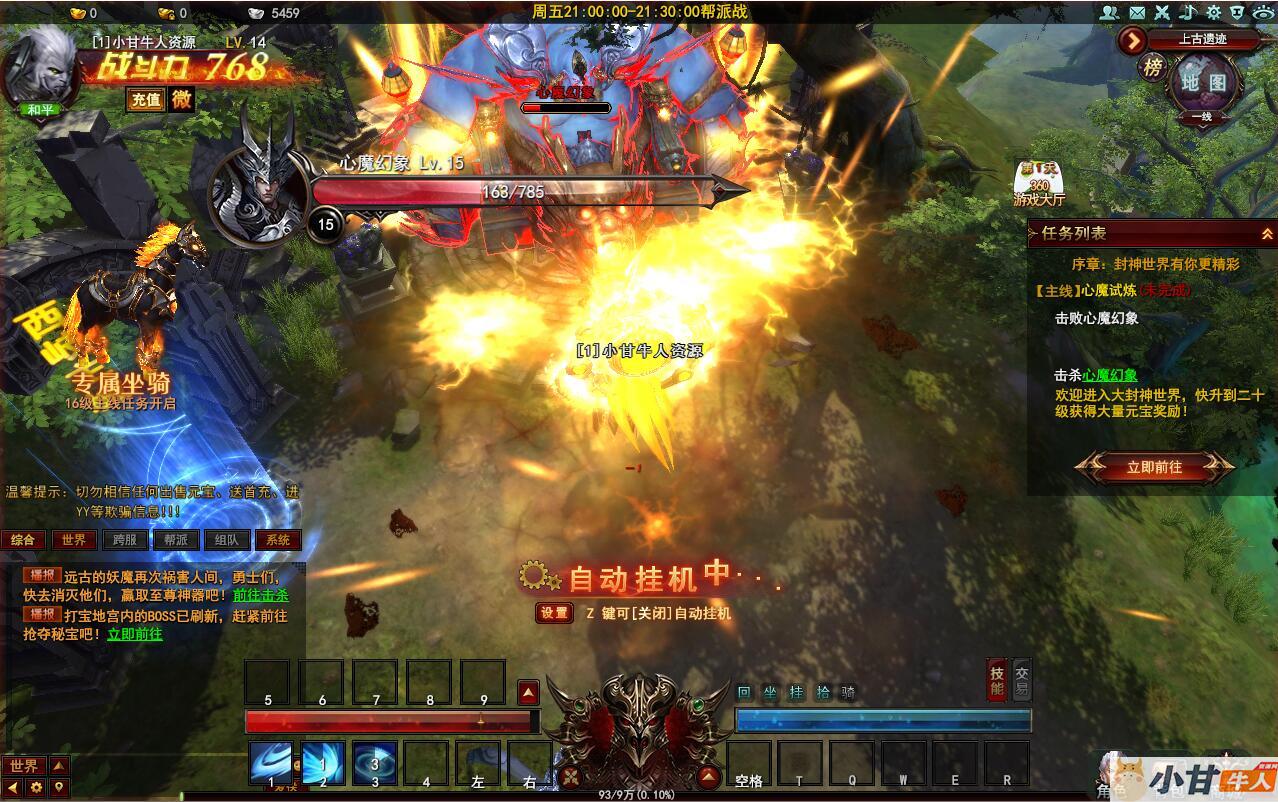Screen dimensions: 1278x802
Task: Click the 充值 recharge button
Action: click(145, 99)
